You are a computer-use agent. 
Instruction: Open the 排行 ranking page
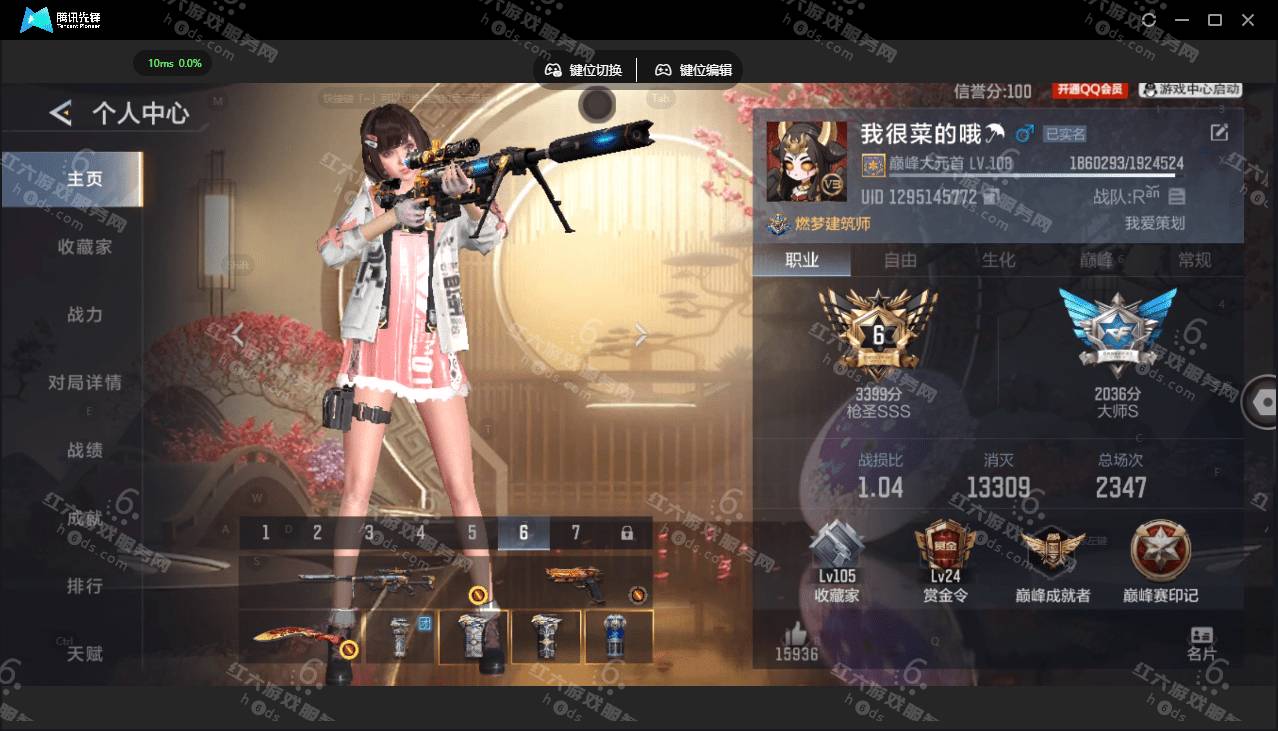pyautogui.click(x=85, y=586)
